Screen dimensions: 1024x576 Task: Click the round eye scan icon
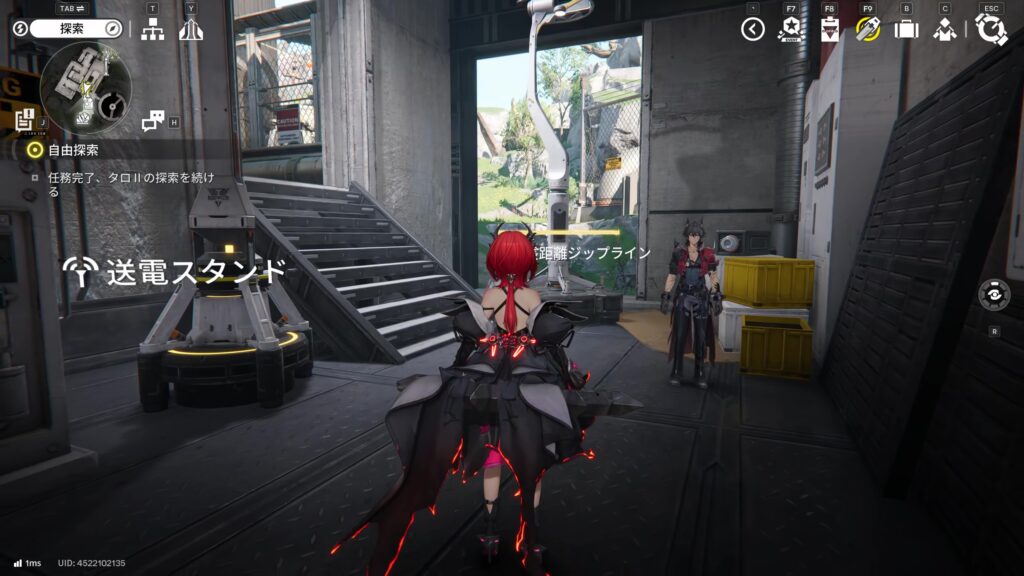click(994, 296)
